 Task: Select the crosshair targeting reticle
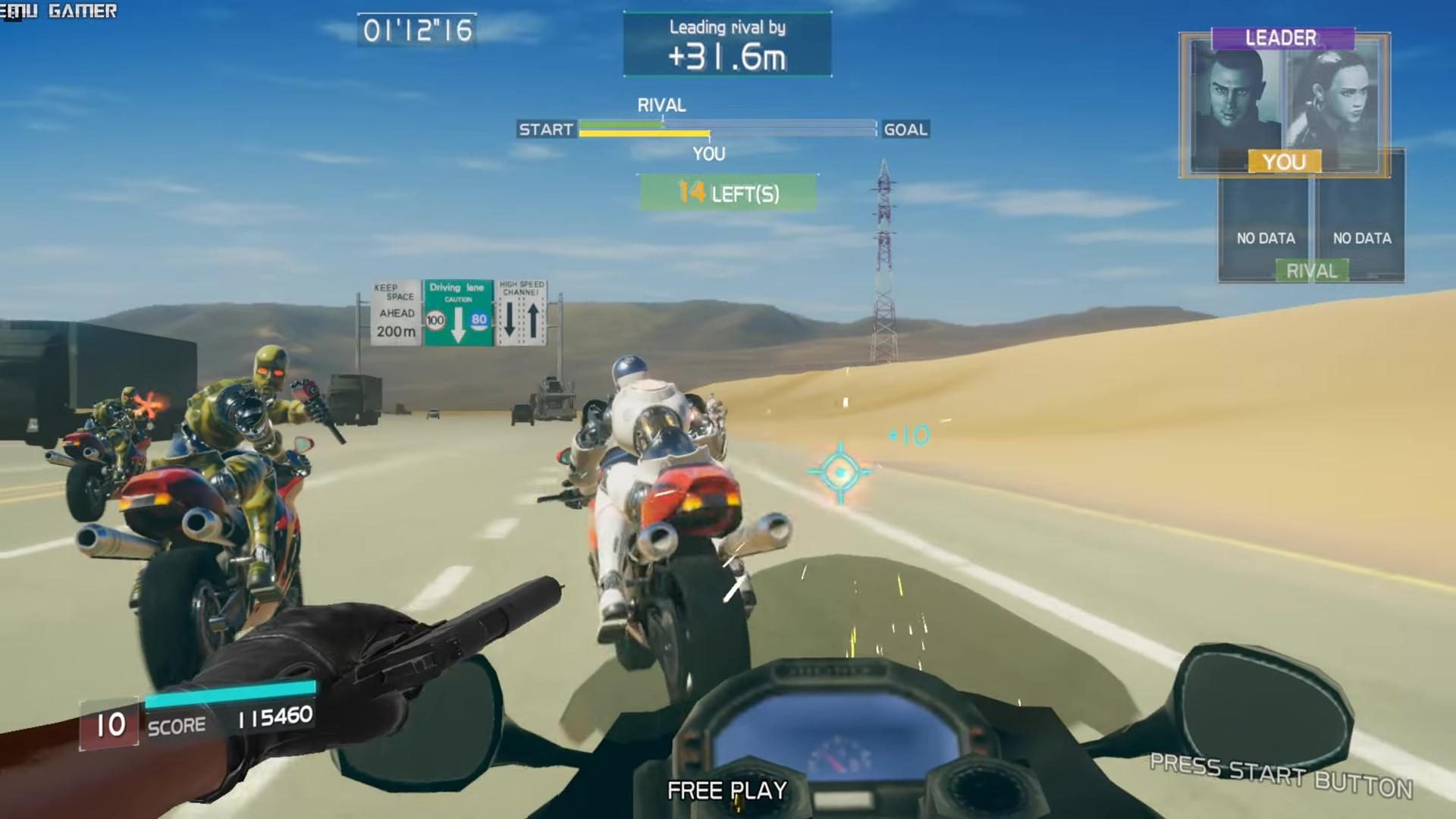tap(841, 472)
